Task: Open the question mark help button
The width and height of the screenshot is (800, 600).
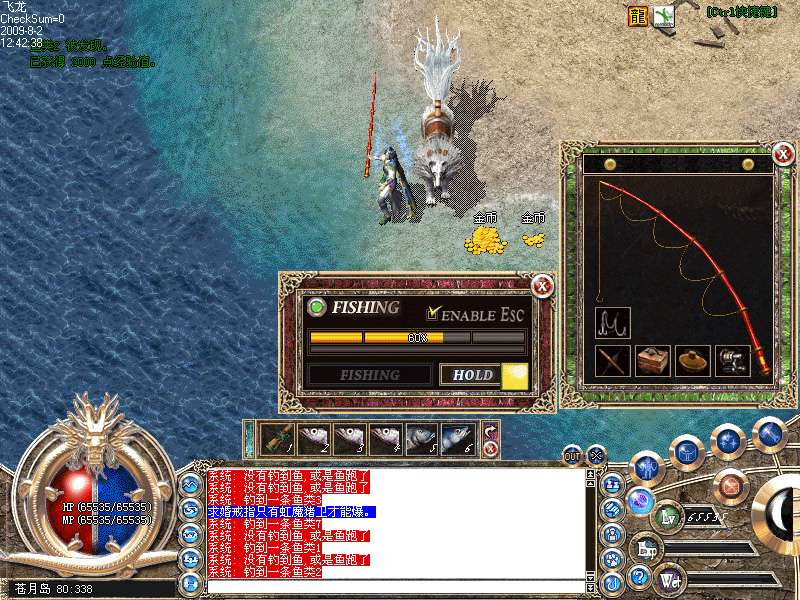Action: (640, 577)
